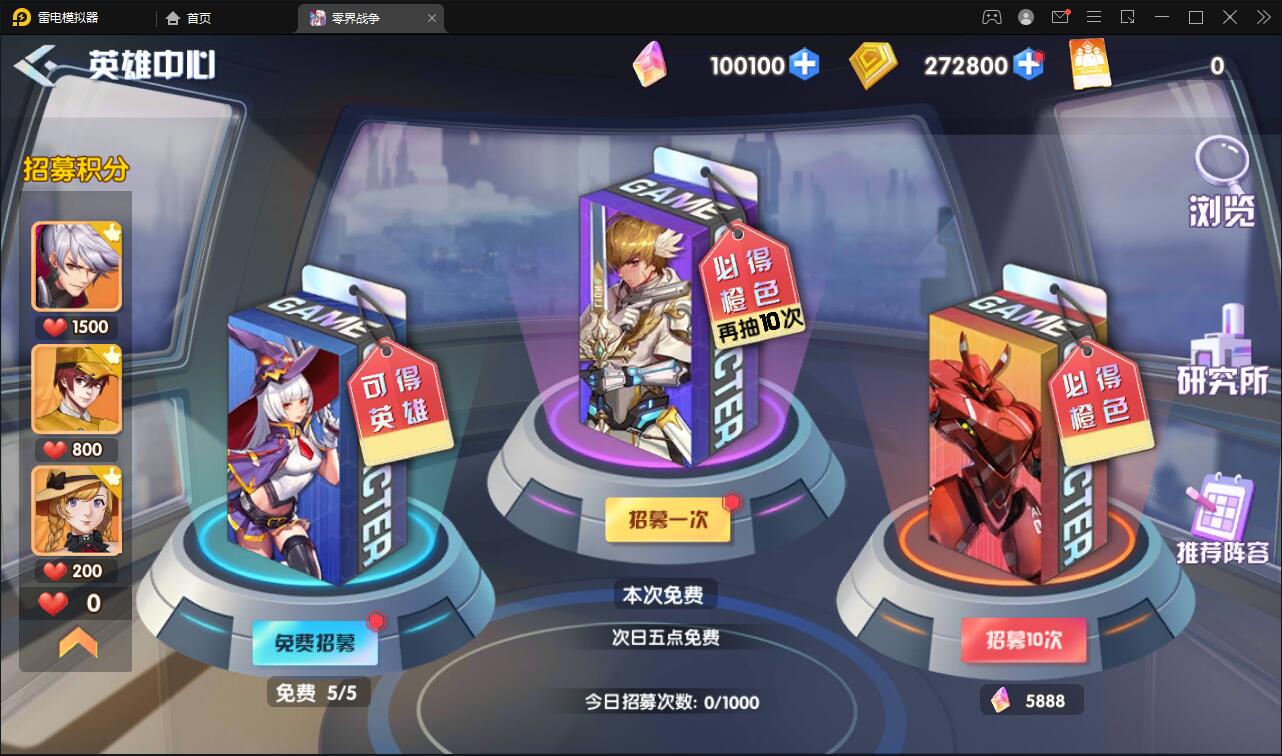
Task: Click the plus button next to 272800 gold
Action: point(1028,64)
